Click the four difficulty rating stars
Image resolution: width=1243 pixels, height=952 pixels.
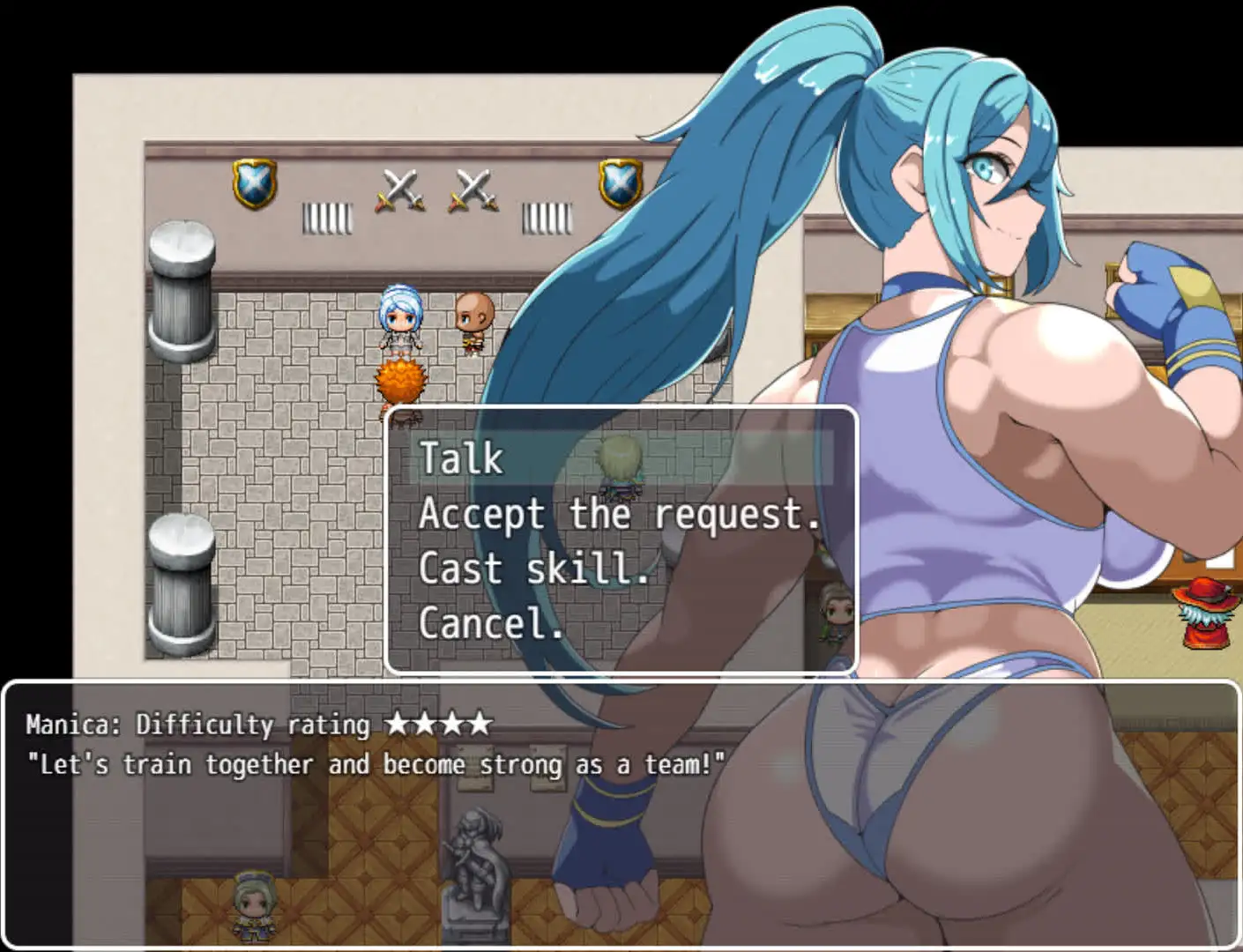pyautogui.click(x=439, y=725)
